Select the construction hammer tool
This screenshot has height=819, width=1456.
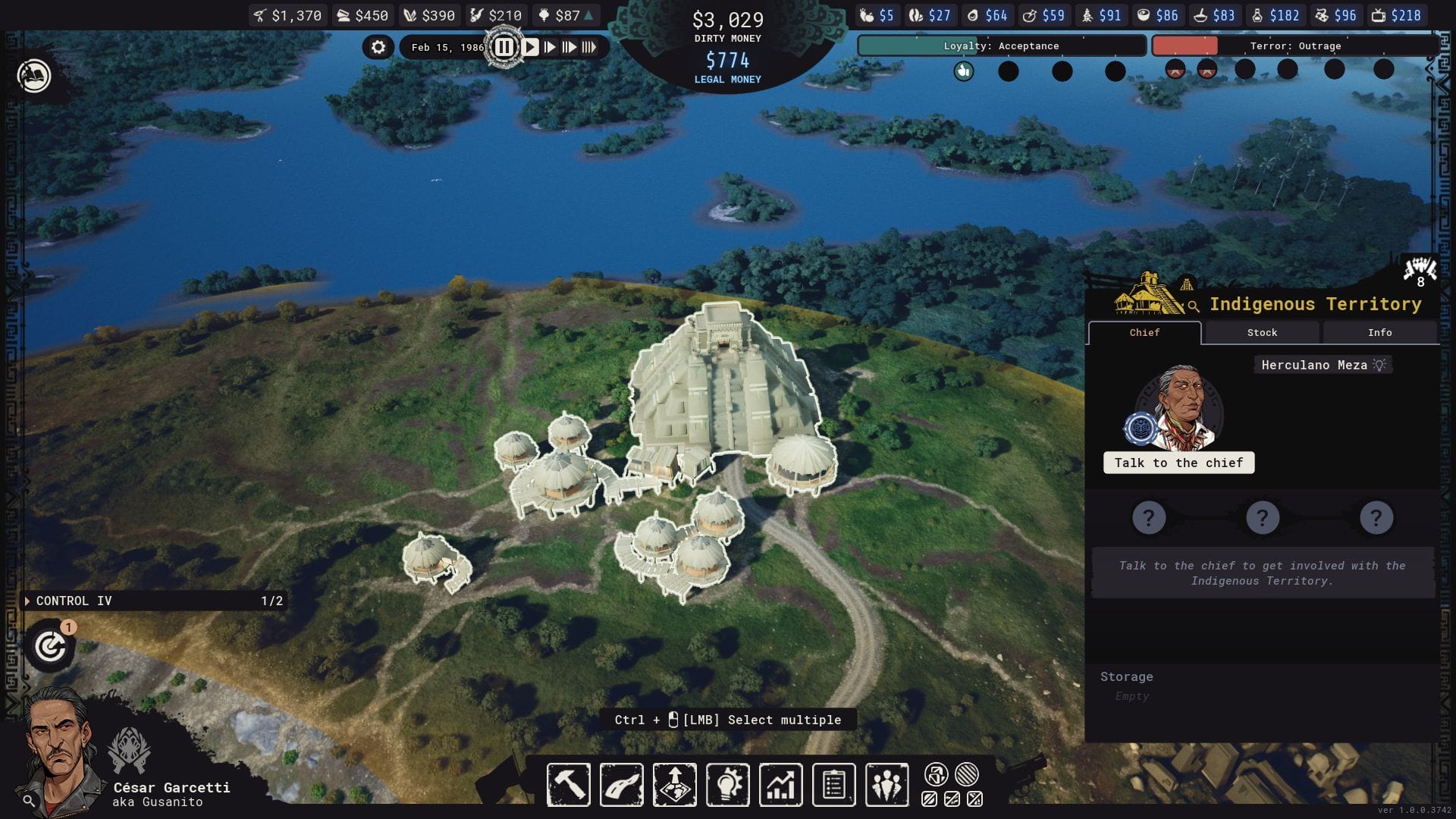click(569, 785)
